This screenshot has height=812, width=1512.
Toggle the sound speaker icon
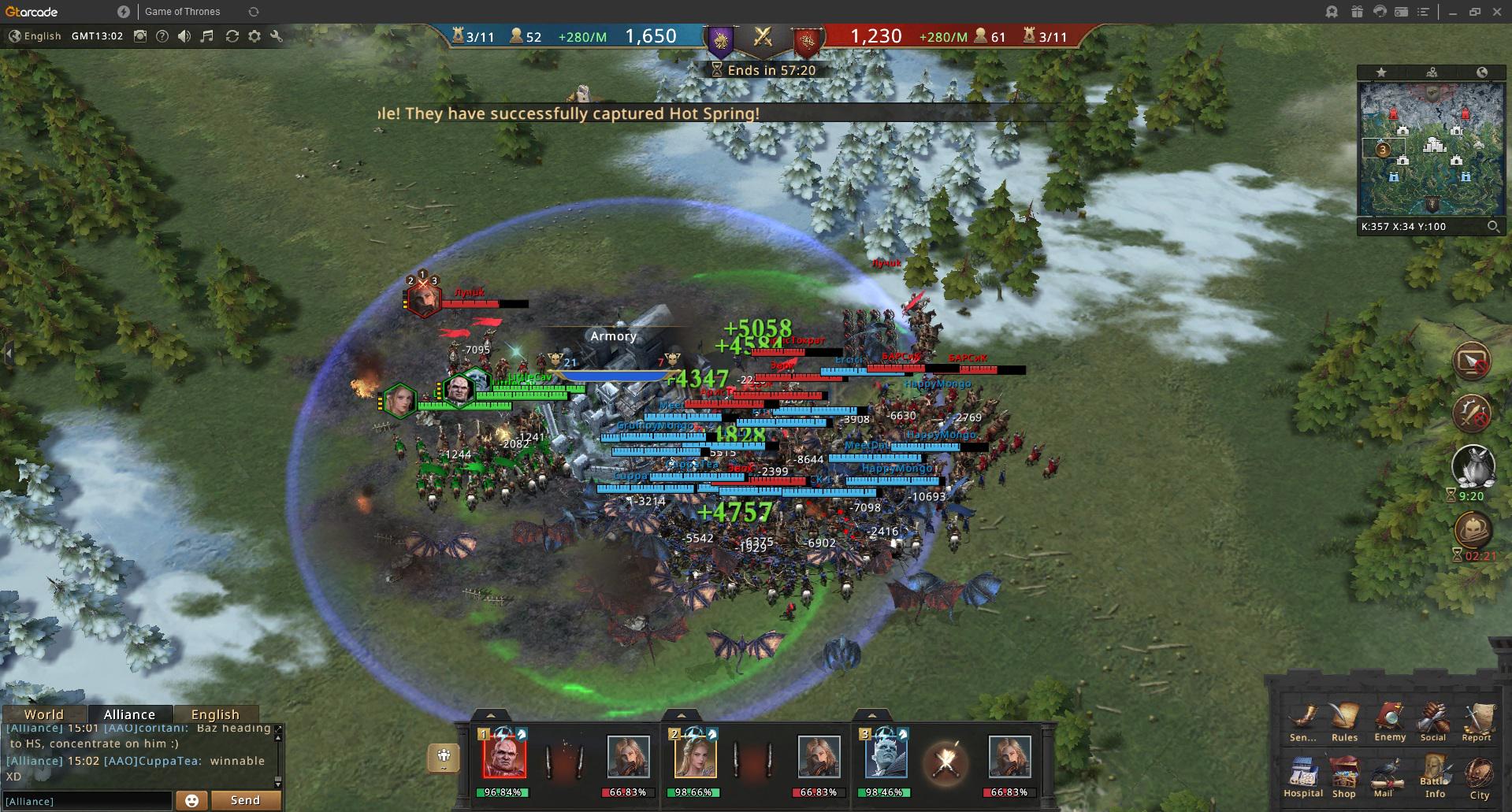184,36
